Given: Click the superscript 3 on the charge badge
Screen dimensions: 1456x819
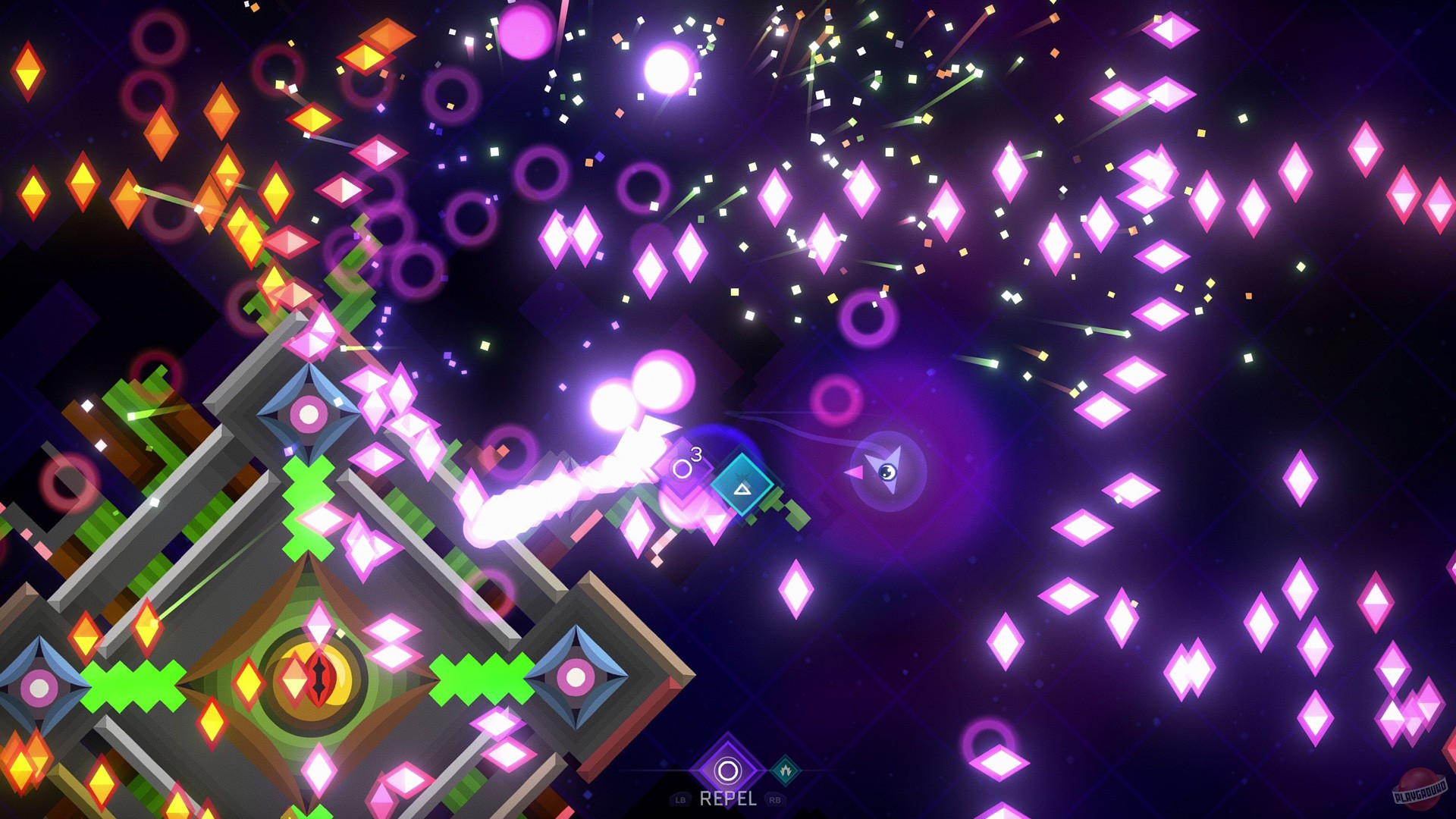Looking at the screenshot, I should [x=696, y=454].
